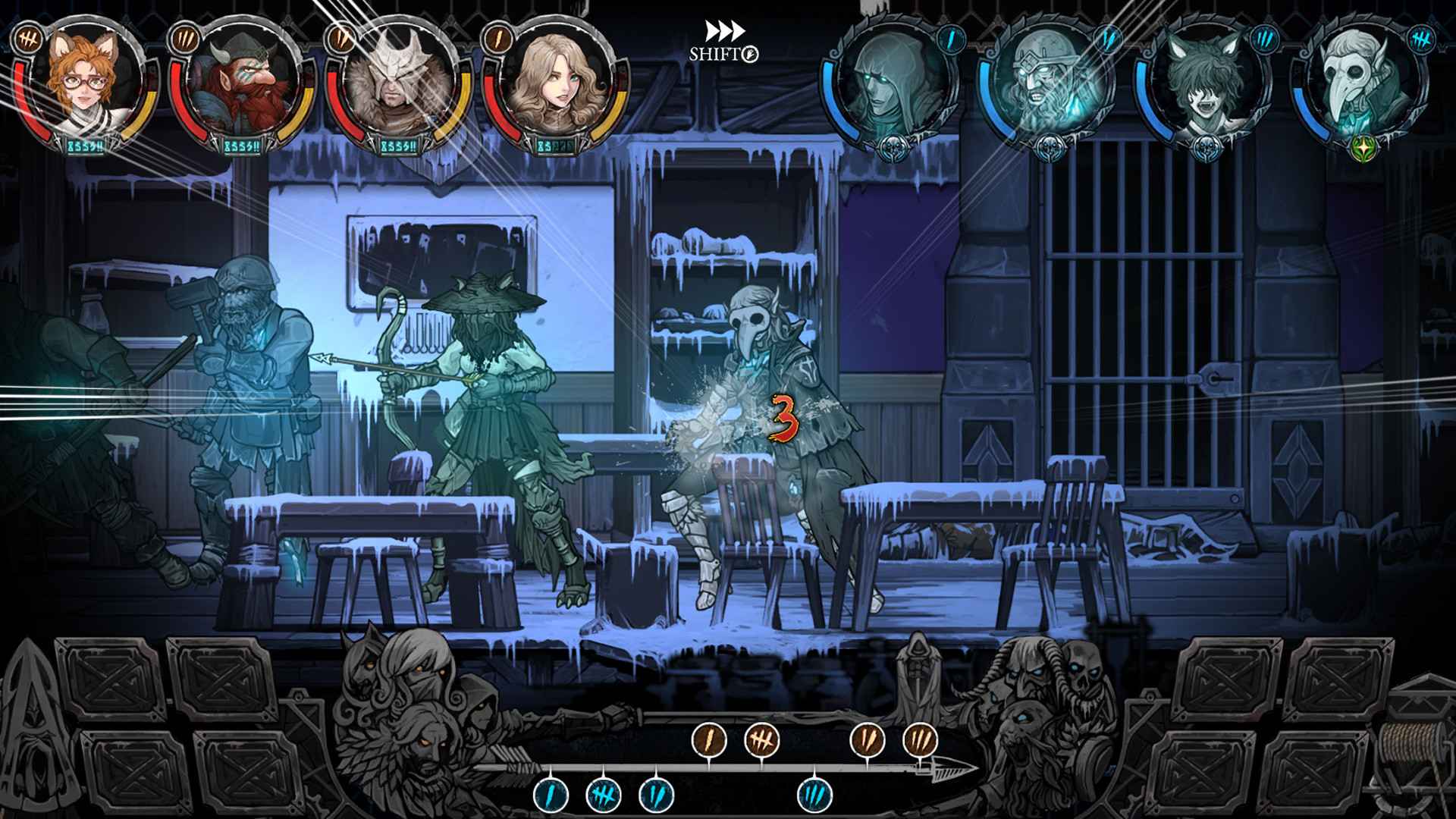Click the green gem emblem on the plague doctor portrait
This screenshot has width=1456, height=819.
1363,146
